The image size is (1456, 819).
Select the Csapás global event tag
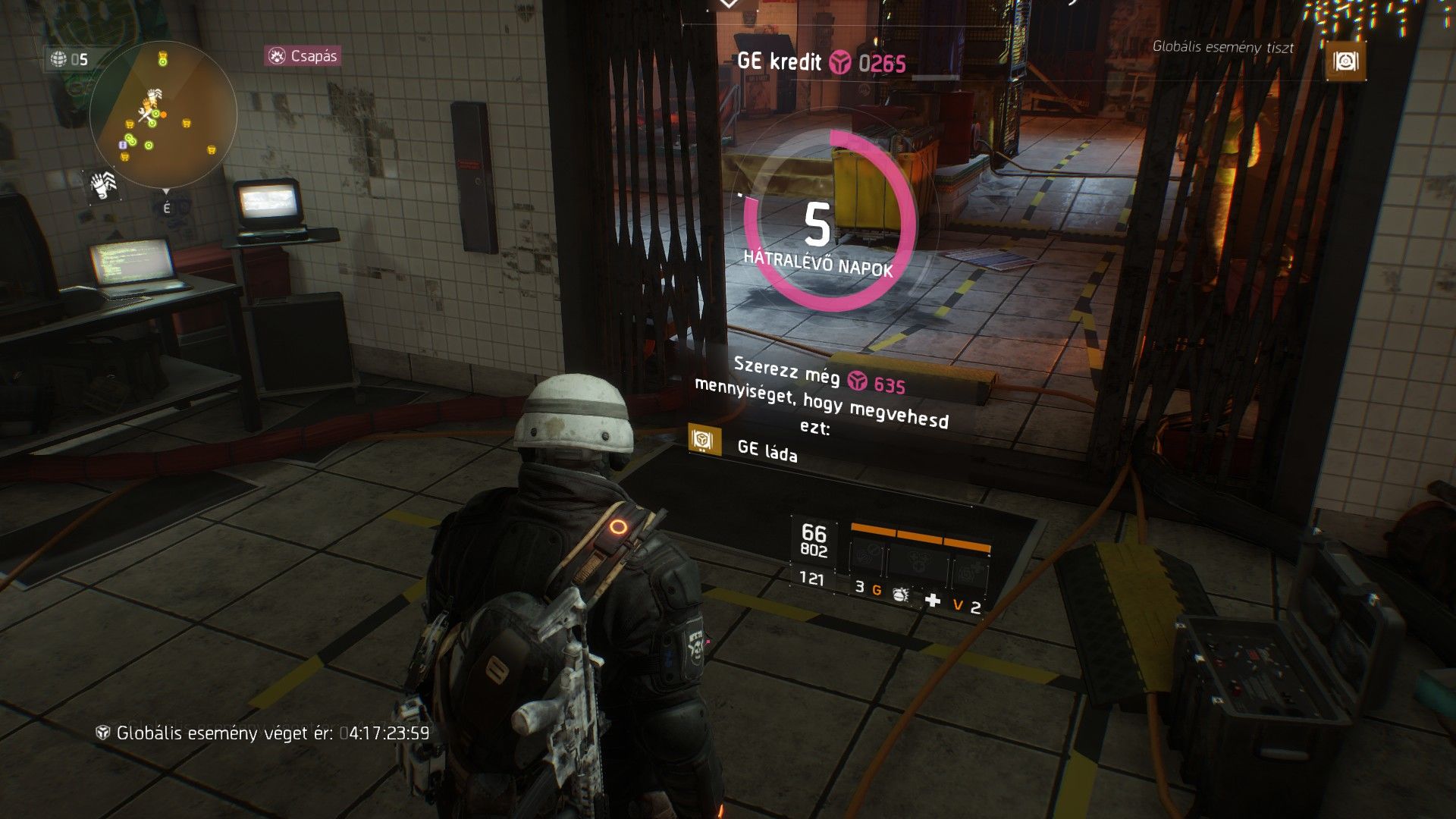[x=303, y=56]
